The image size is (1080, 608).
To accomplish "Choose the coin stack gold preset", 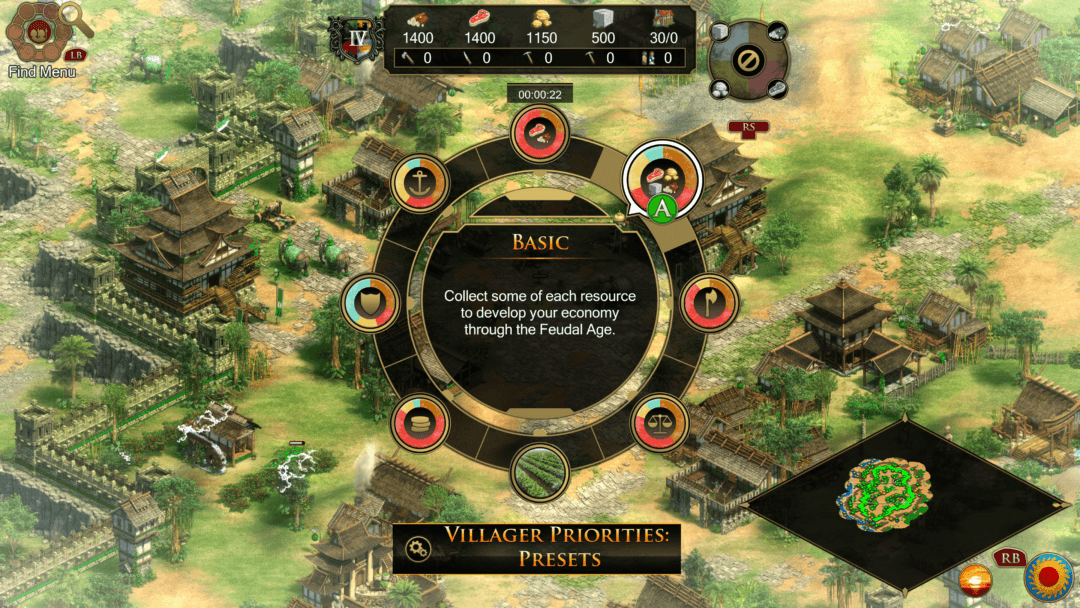I will point(420,424).
